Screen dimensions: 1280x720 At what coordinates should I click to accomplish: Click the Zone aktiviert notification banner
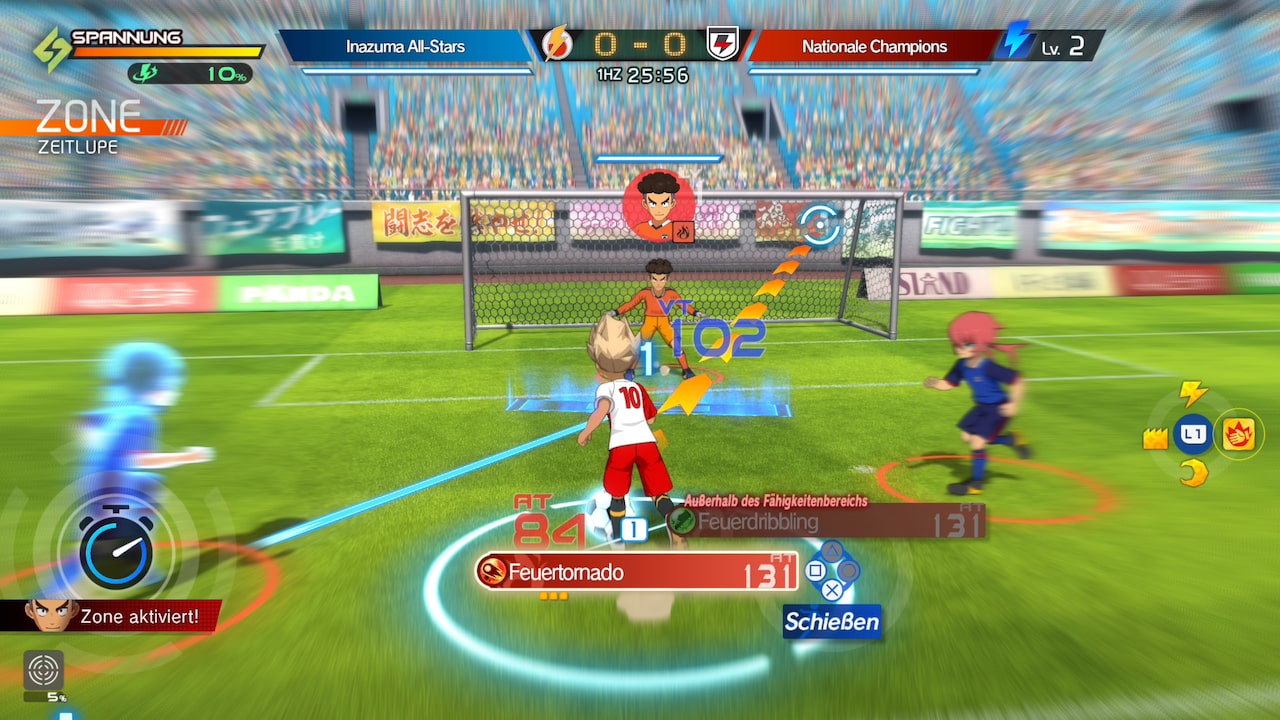pyautogui.click(x=140, y=618)
